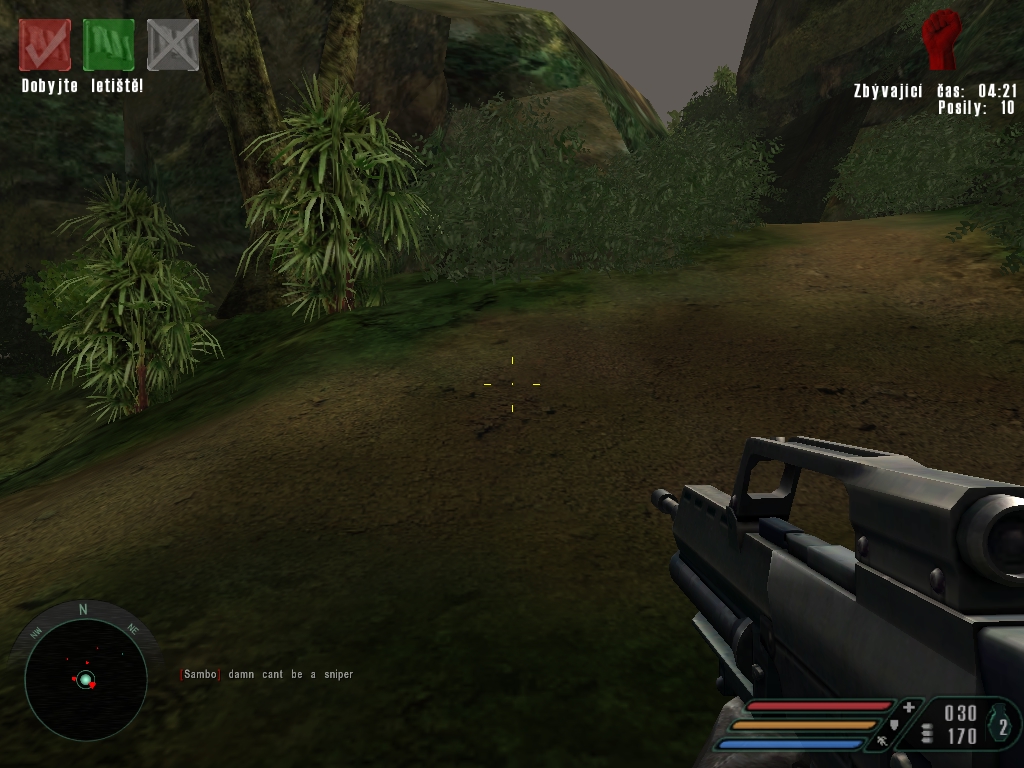Click the red fist team emblem
Image resolution: width=1024 pixels, height=768 pixels.
point(940,40)
